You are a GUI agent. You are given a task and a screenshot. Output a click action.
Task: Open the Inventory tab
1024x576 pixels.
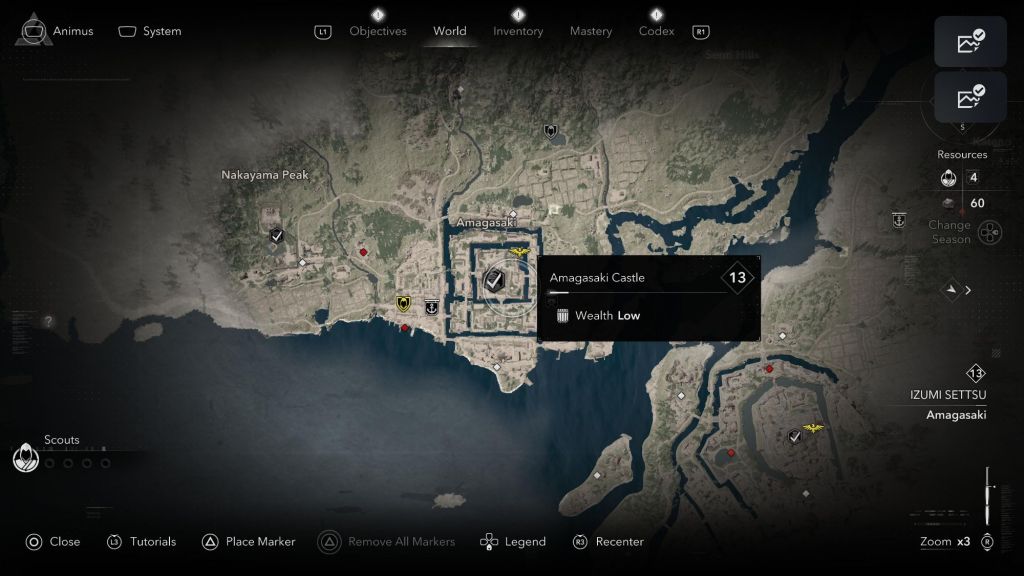click(x=518, y=31)
